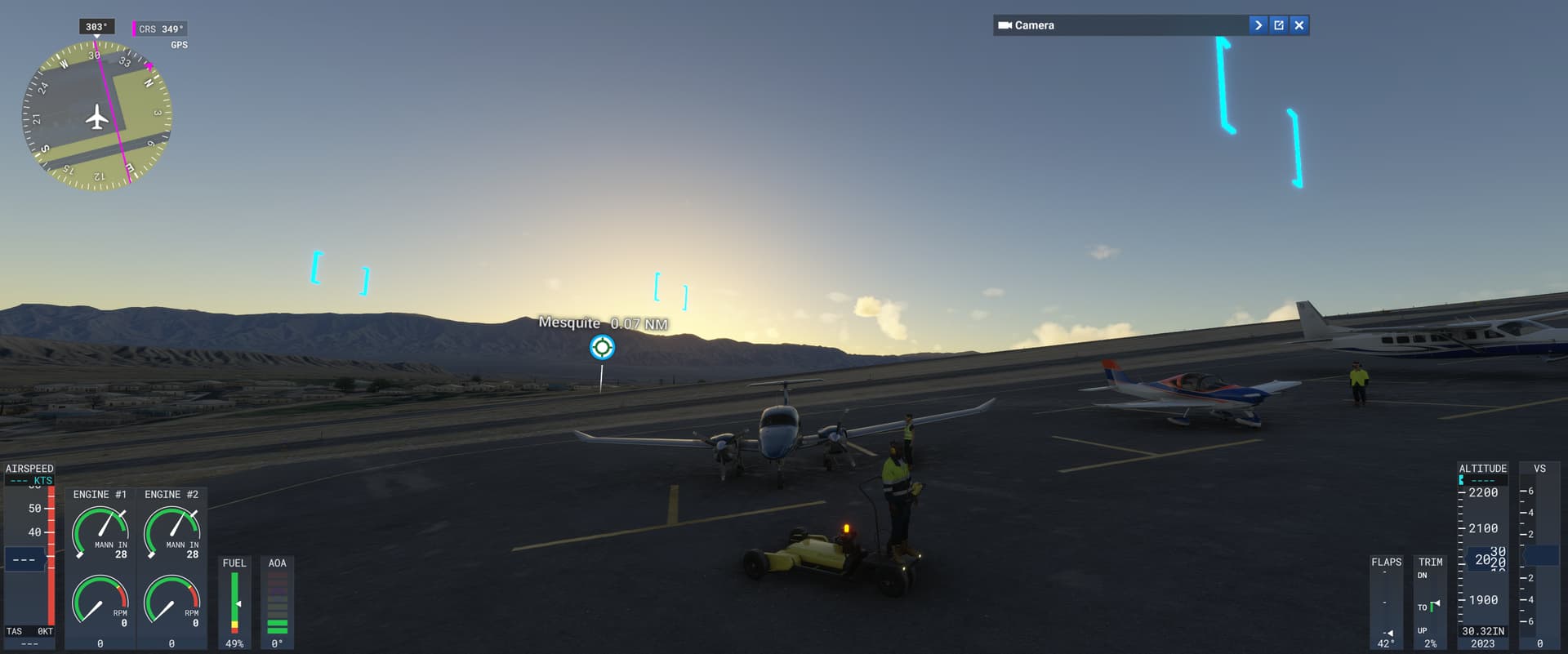
Task: Select the ALTITUDE panel header
Action: click(x=1482, y=468)
